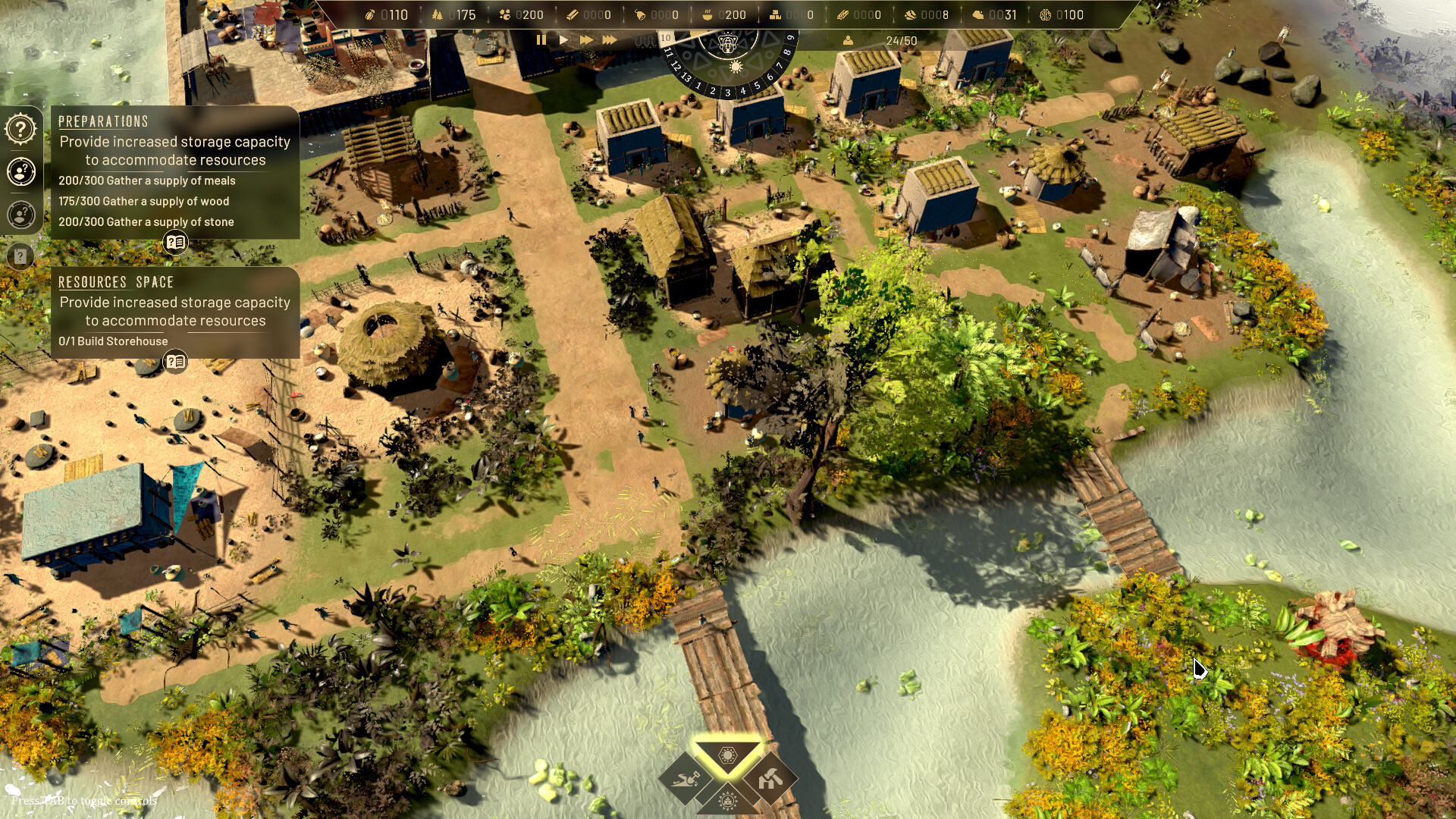Click the 200/300 Gather a supply of stone objective
Screen dimensions: 1456x819
[x=146, y=222]
